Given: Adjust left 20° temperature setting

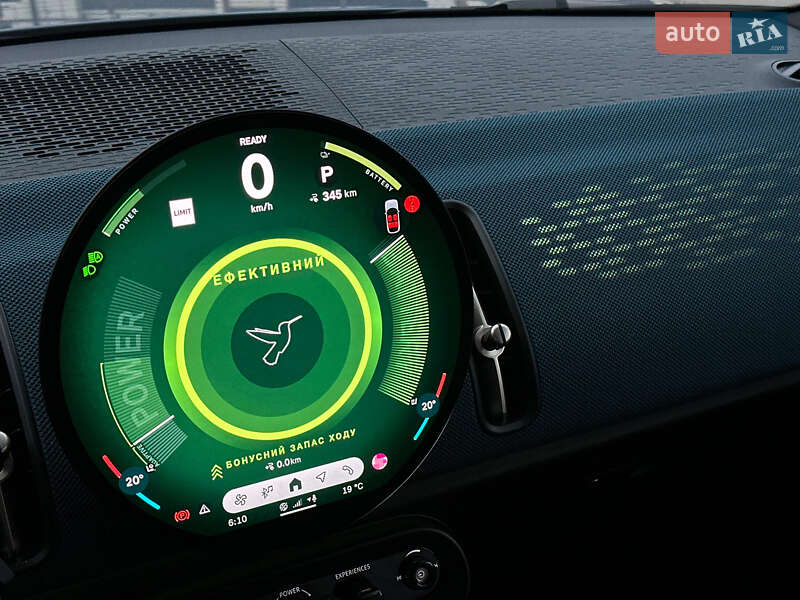Looking at the screenshot, I should tap(133, 481).
